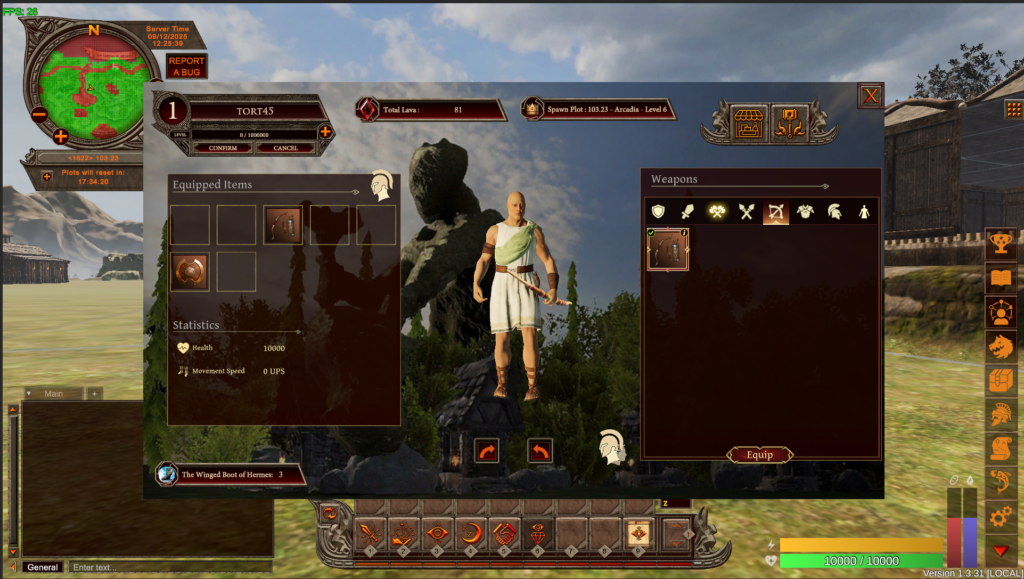1024x579 pixels.
Task: Zoom in the minimap with plus button
Action: (x=60, y=136)
